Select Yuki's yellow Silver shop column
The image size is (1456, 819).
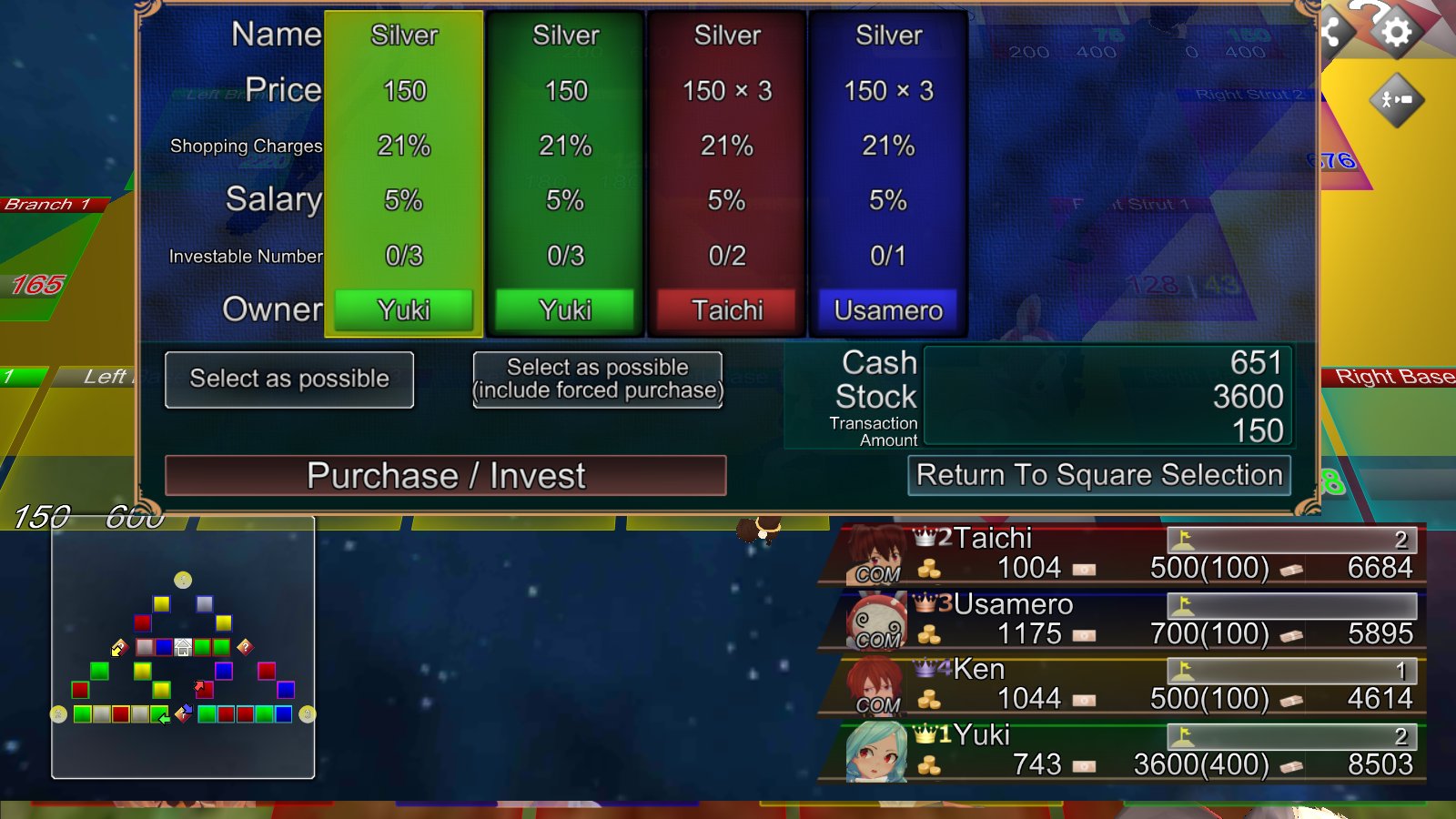404,173
